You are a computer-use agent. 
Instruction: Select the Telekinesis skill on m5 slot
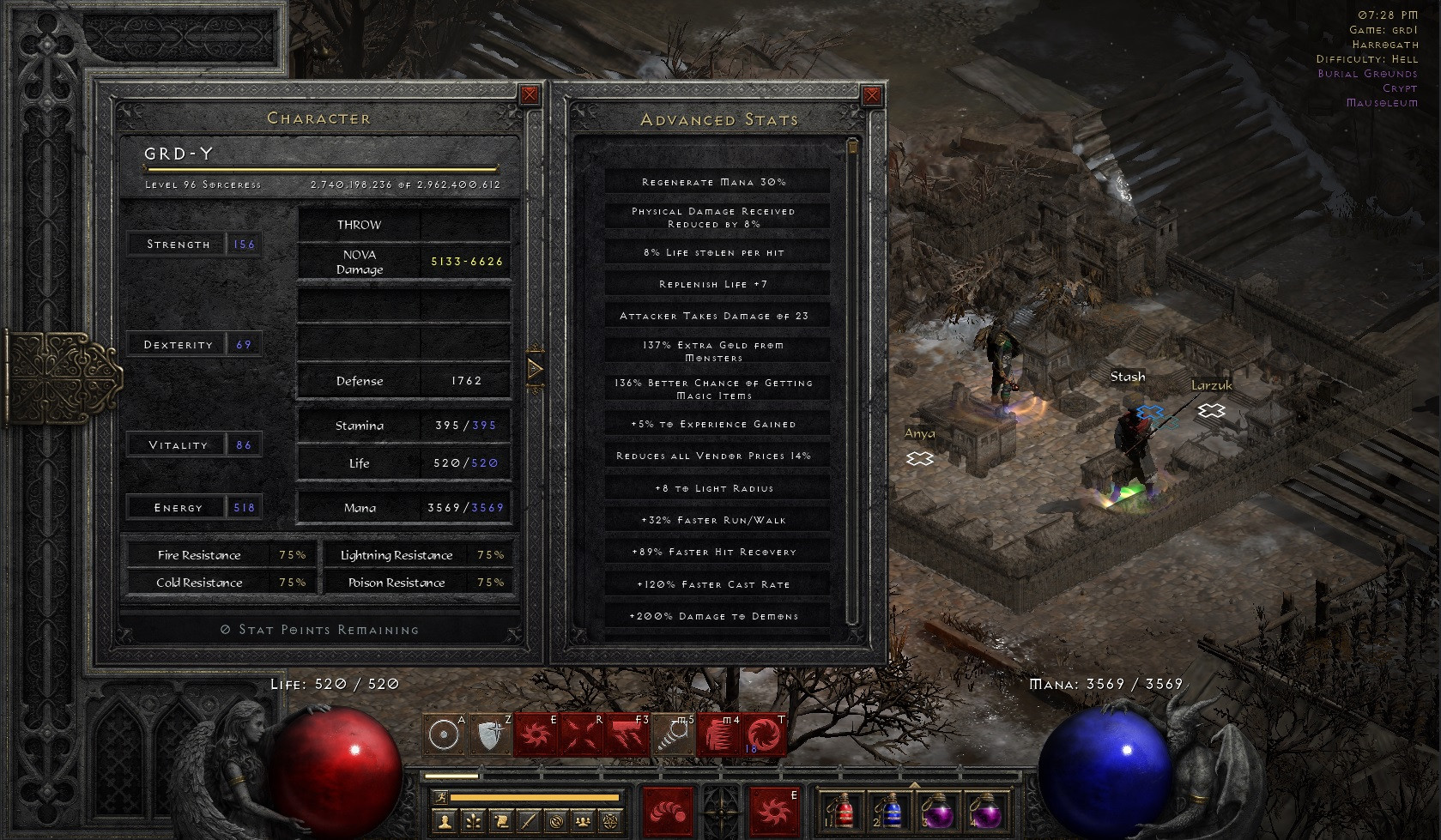(674, 735)
